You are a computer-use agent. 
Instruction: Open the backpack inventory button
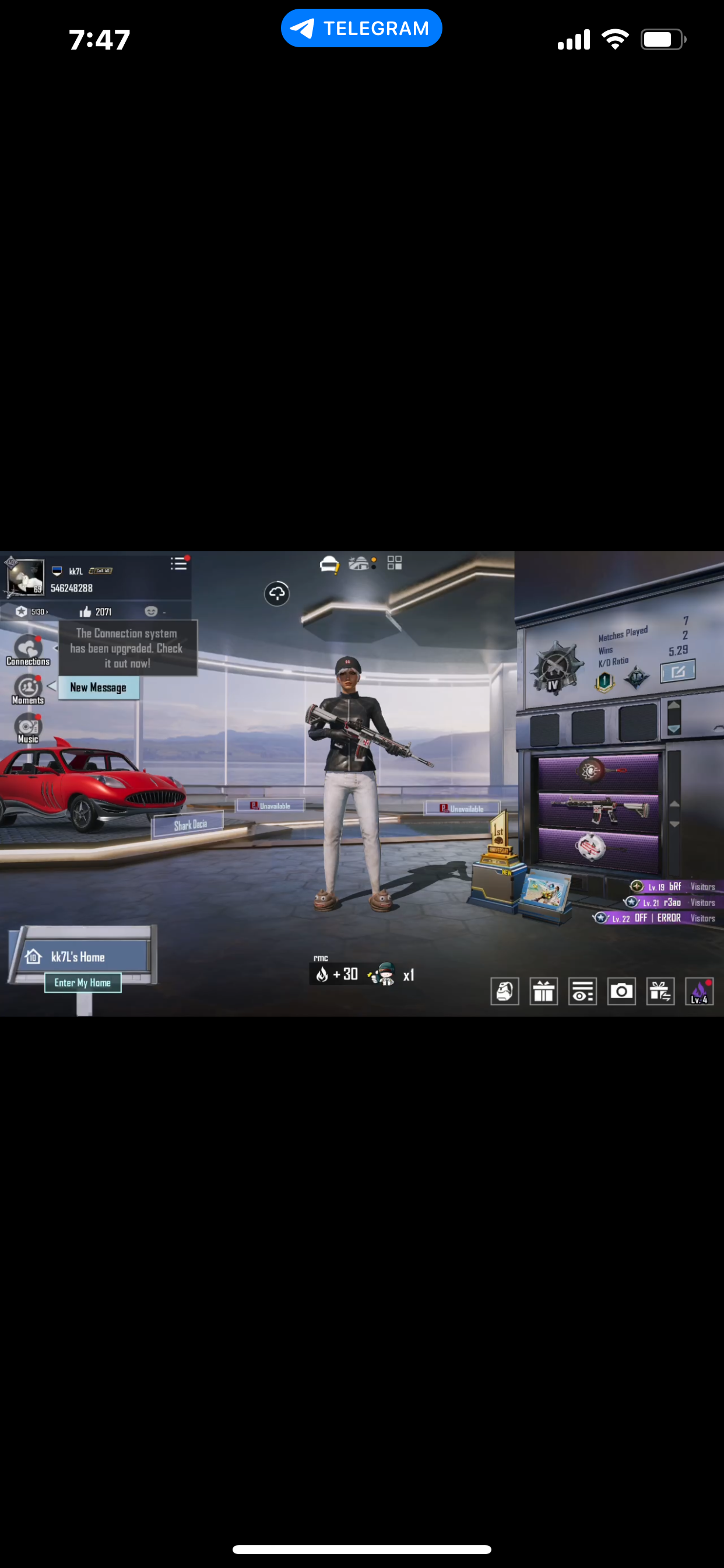point(505,992)
